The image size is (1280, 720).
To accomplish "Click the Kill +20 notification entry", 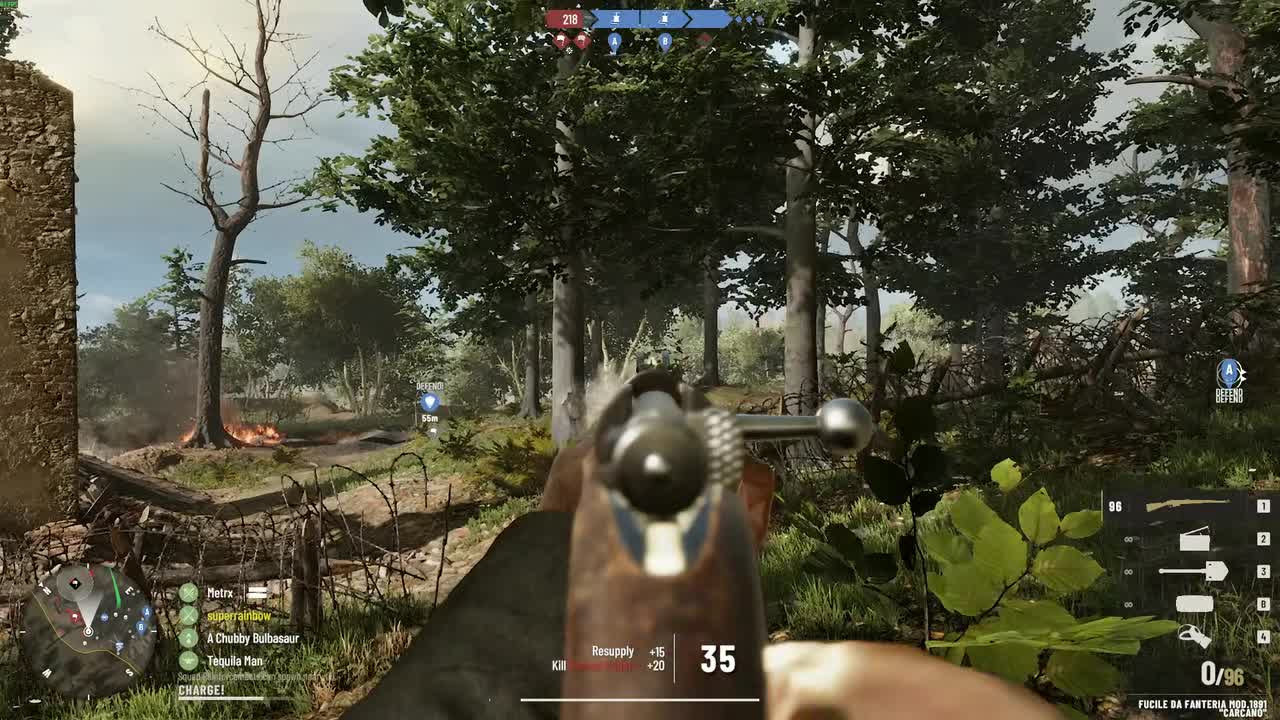I will 608,662.
